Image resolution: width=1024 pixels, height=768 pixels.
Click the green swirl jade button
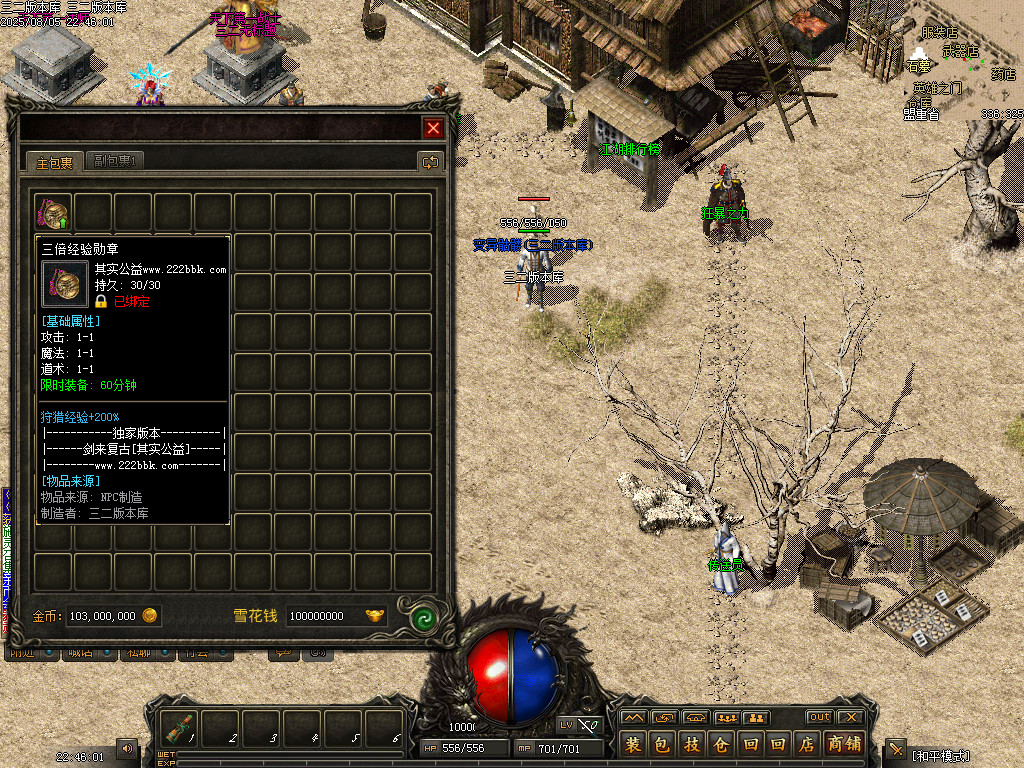(425, 616)
